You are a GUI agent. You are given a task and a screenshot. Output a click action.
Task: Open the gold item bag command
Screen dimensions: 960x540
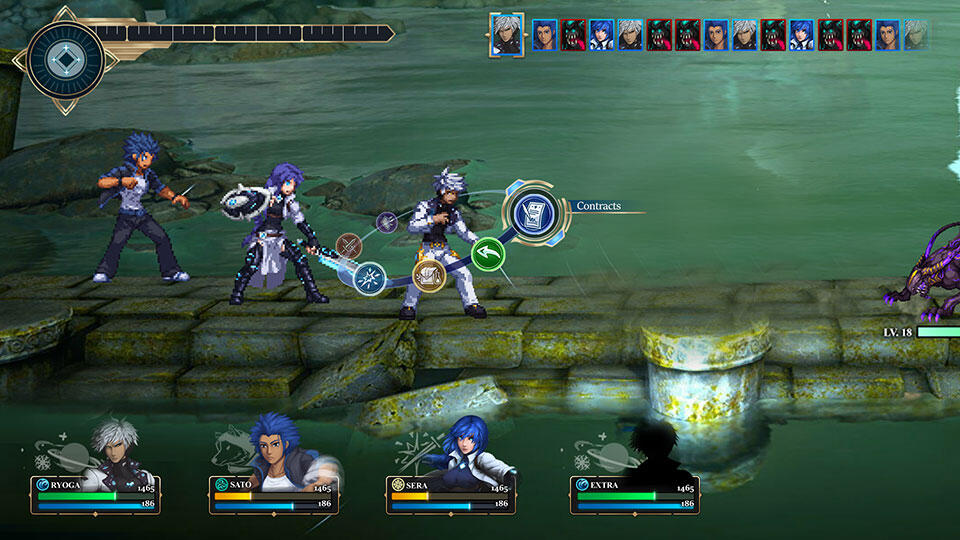coord(429,275)
